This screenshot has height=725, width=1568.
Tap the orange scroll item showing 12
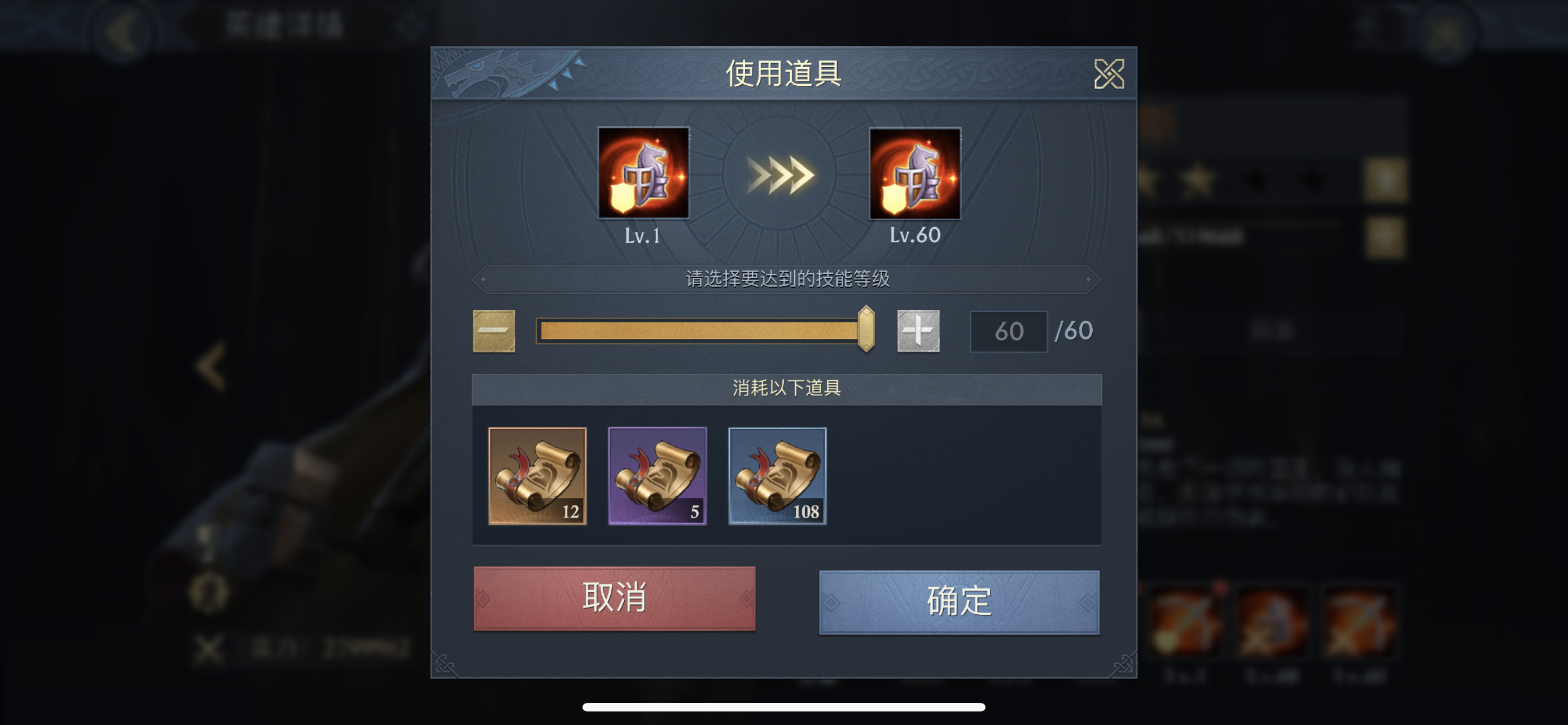538,477
